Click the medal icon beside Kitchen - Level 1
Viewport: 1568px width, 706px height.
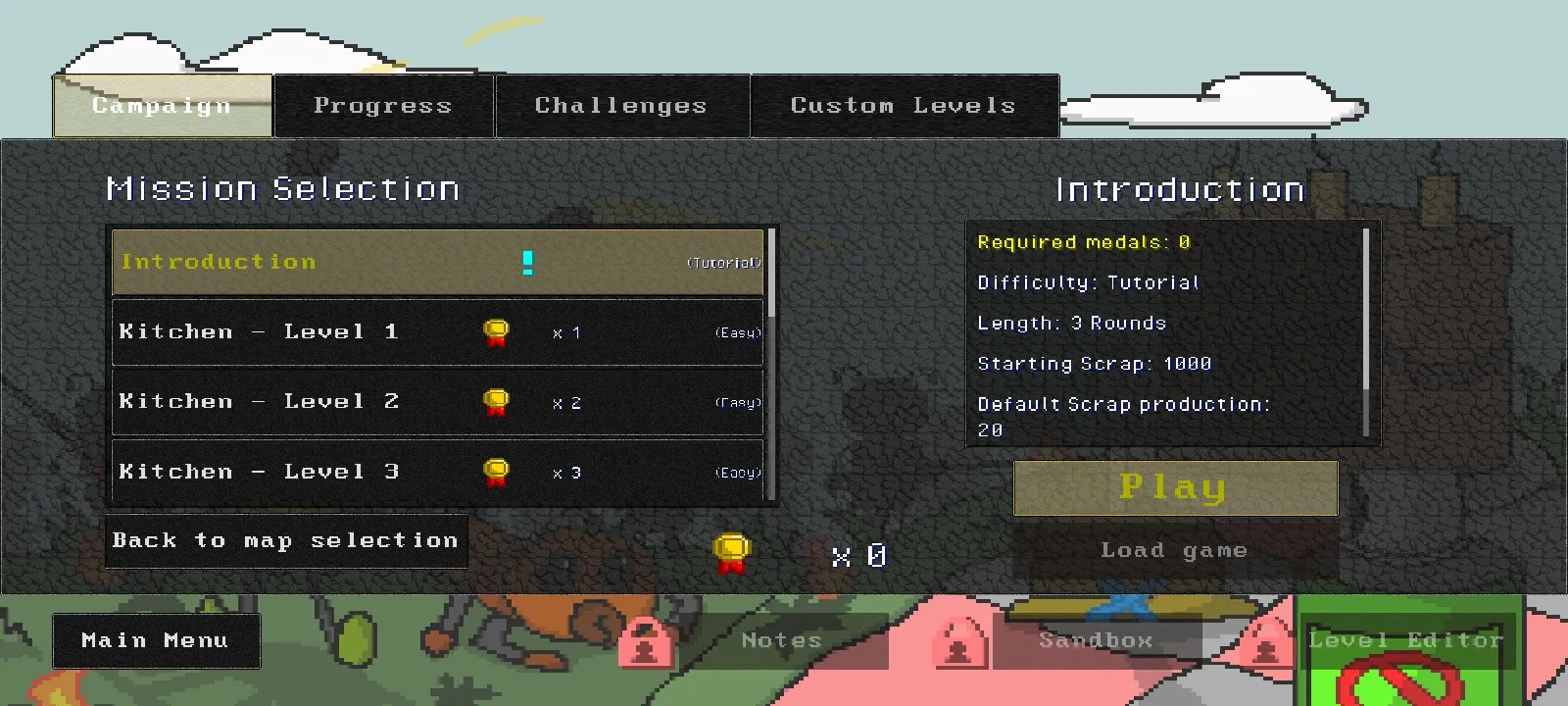(x=497, y=332)
